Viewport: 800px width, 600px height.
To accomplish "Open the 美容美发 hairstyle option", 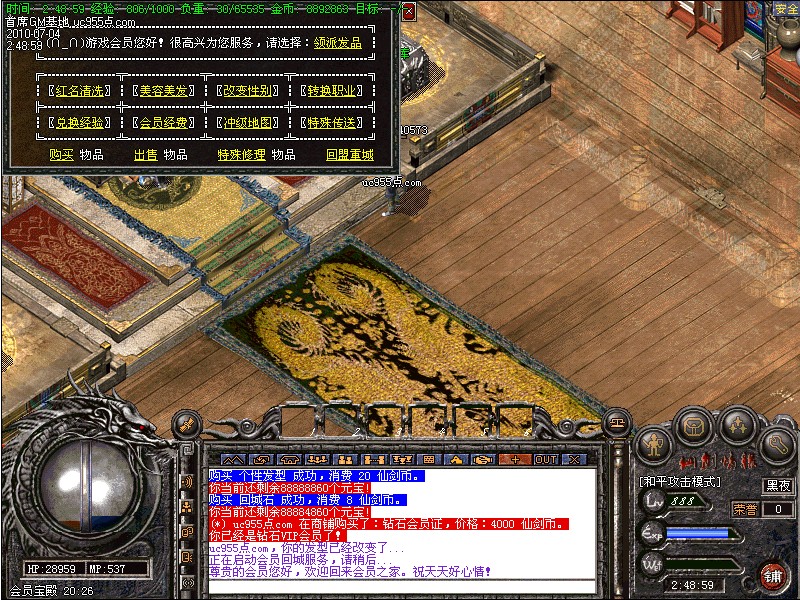I will point(162,91).
